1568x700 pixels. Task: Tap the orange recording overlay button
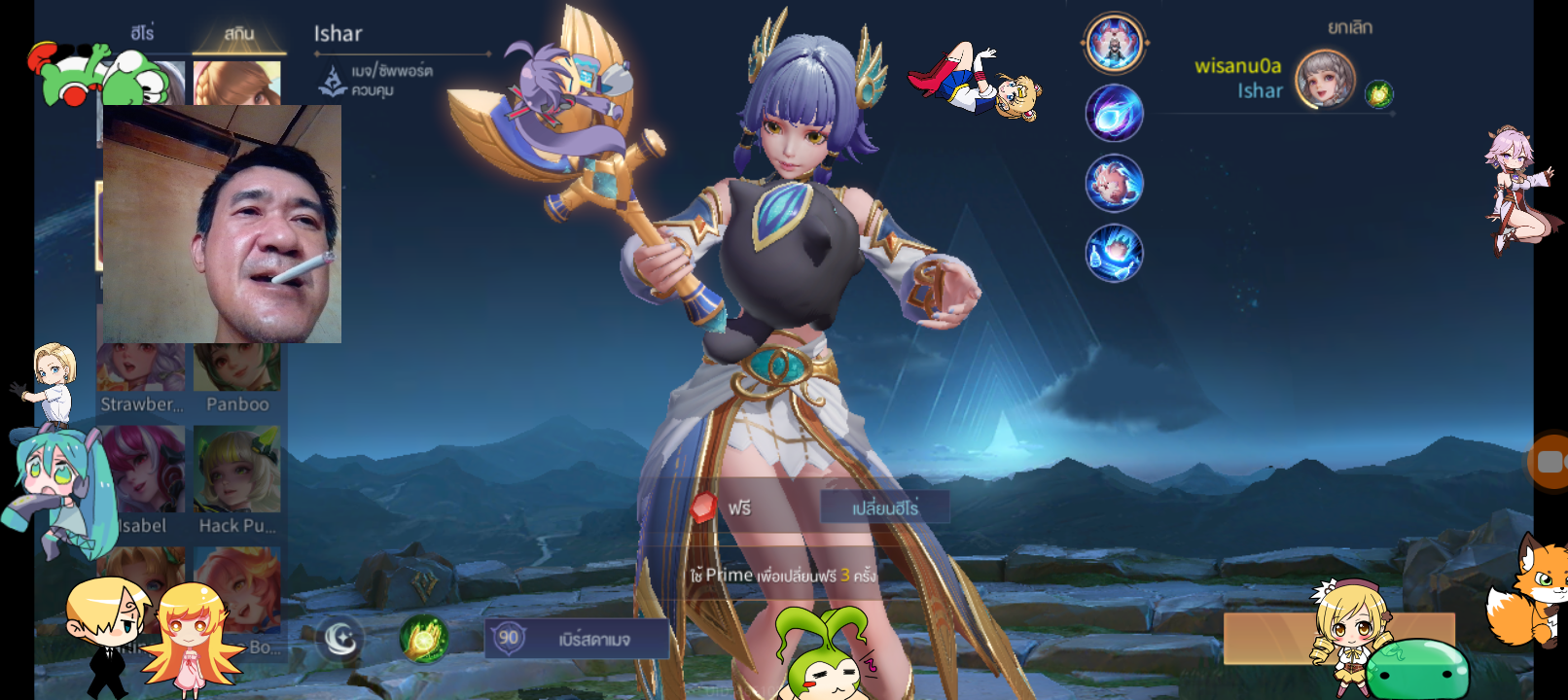click(x=1549, y=462)
